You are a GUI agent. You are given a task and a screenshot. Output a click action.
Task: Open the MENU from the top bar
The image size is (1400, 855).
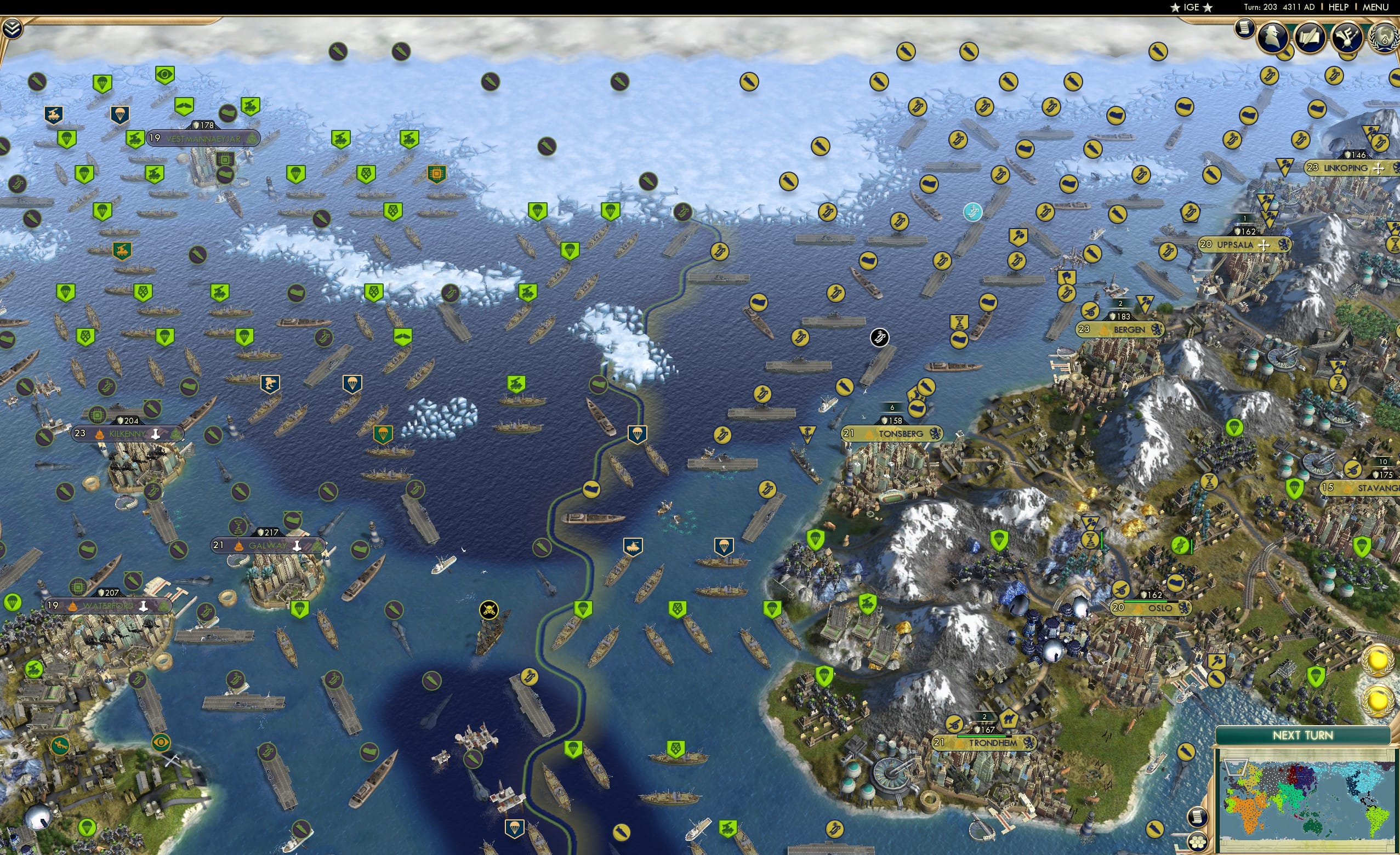(1375, 7)
